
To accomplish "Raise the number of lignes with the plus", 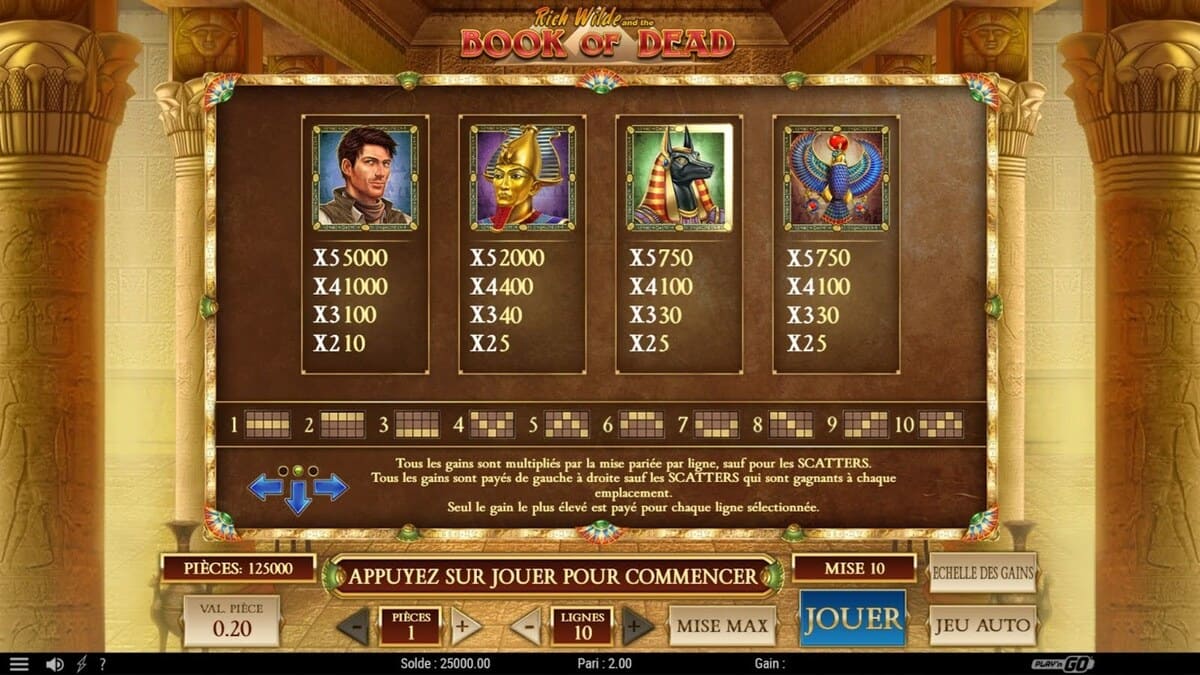I will [x=636, y=626].
